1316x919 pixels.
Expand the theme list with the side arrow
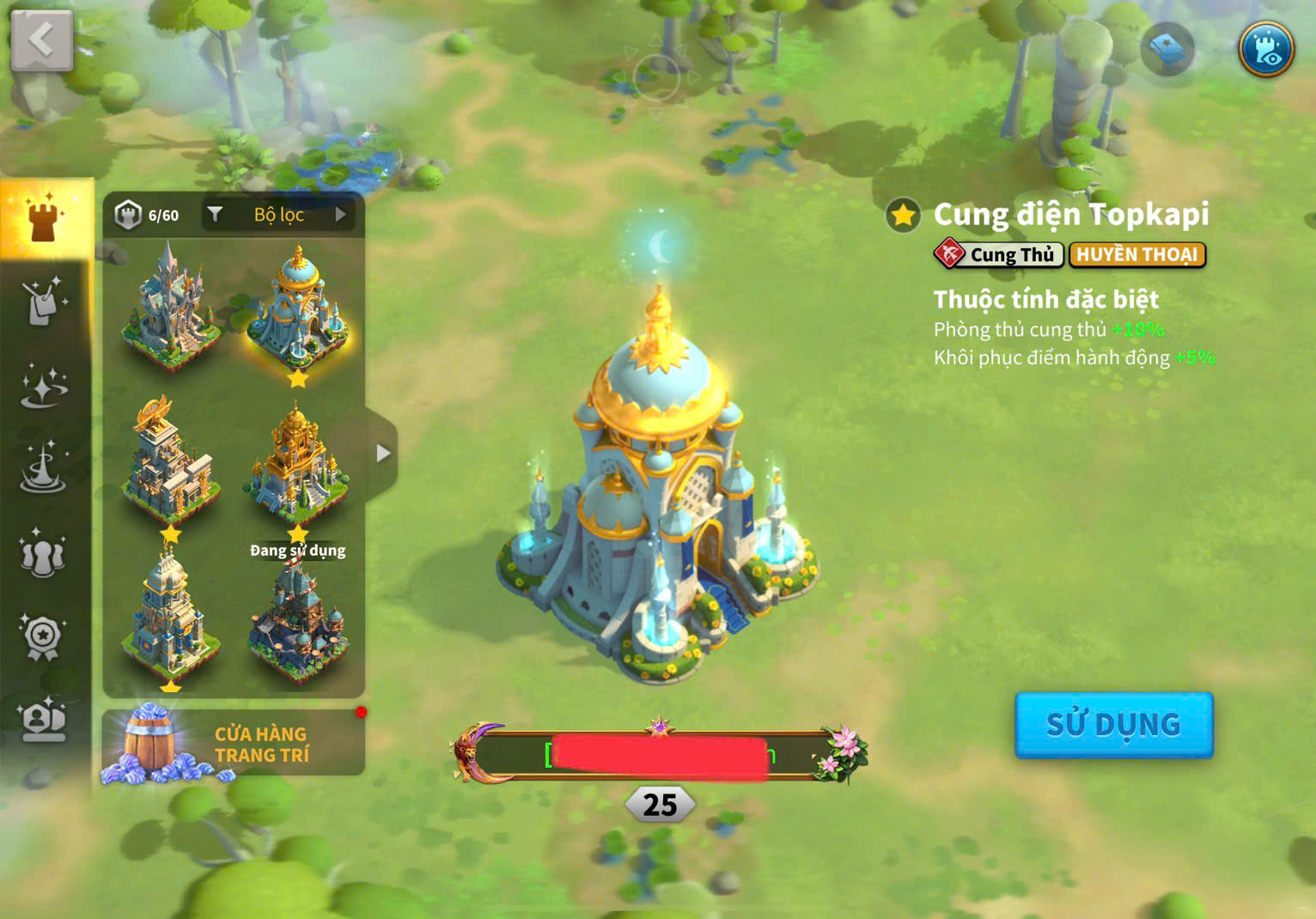pyautogui.click(x=383, y=453)
